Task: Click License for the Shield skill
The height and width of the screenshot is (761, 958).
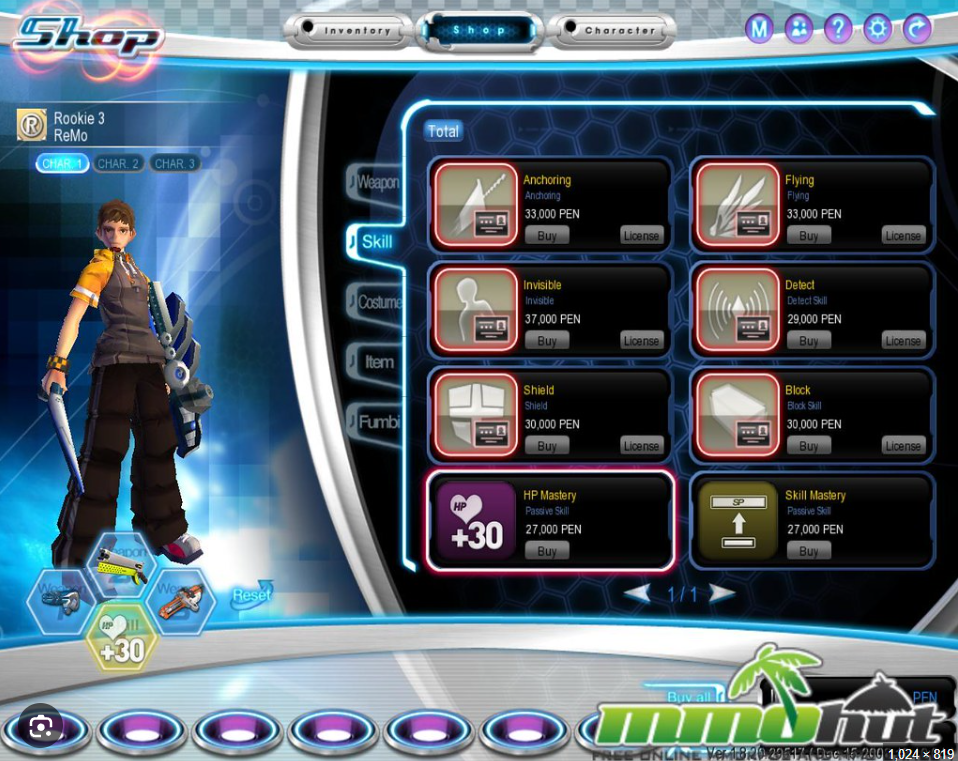Action: (641, 446)
